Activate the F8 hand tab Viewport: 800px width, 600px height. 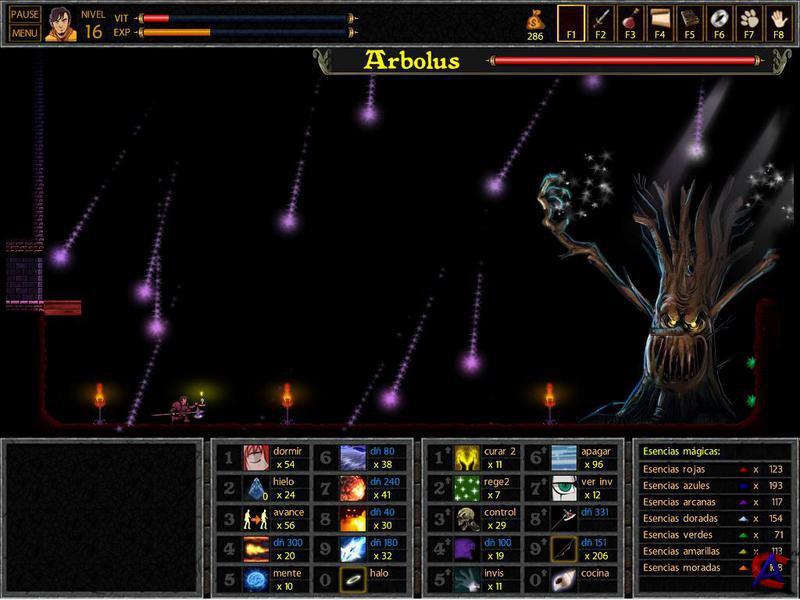[779, 20]
